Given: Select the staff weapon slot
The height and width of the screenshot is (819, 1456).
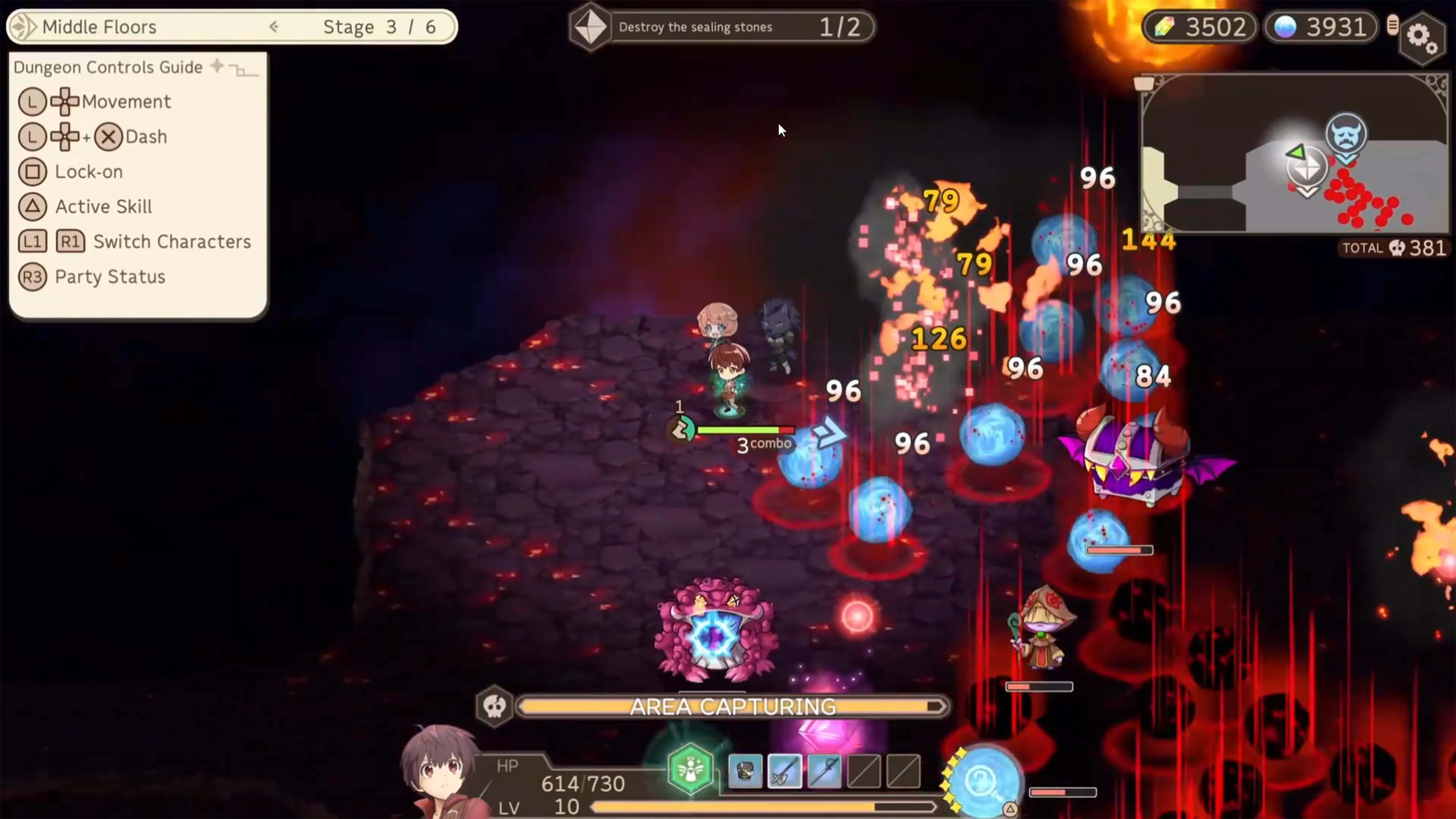Looking at the screenshot, I should coord(824,771).
